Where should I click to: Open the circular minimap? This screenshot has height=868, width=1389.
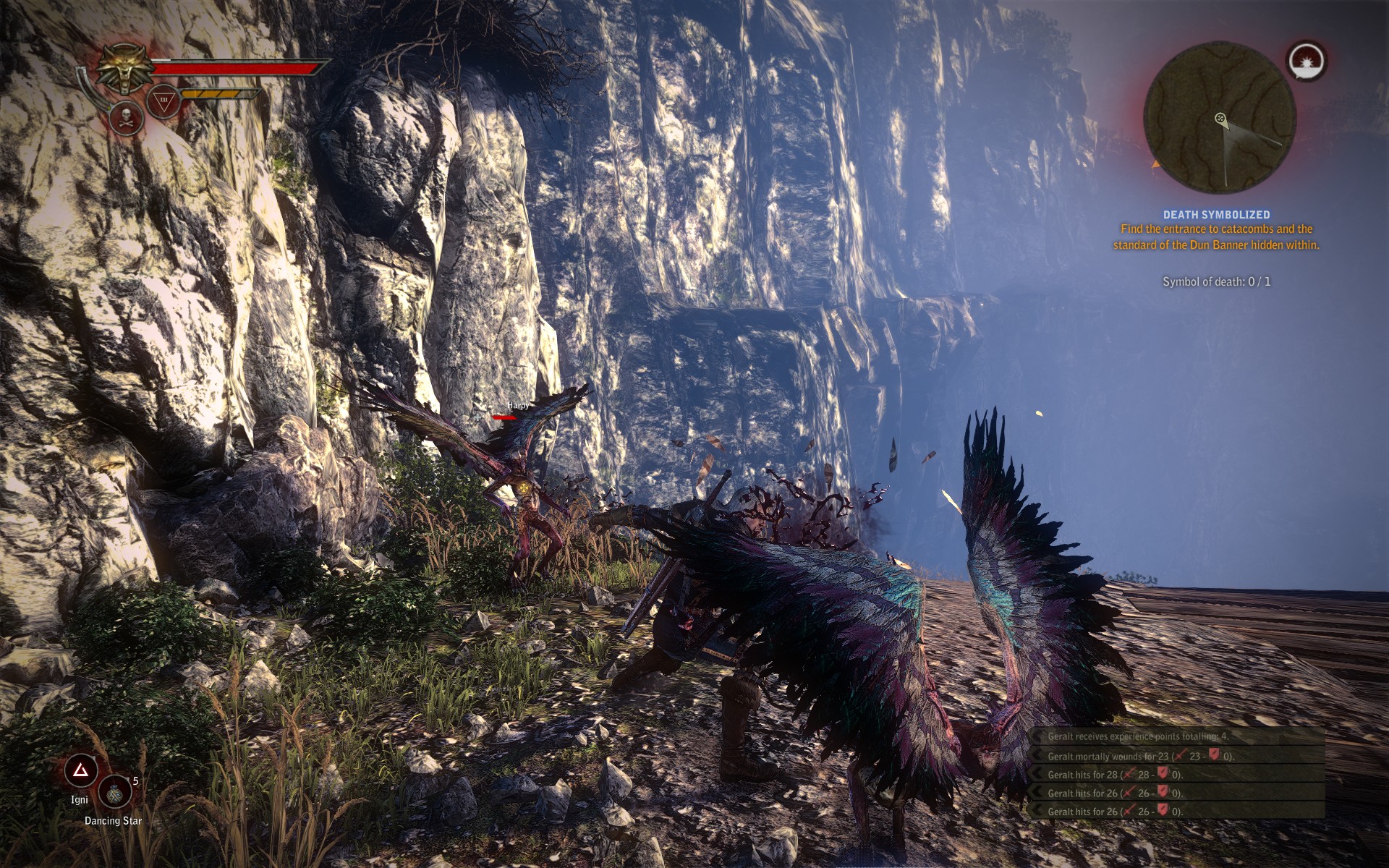1219,118
